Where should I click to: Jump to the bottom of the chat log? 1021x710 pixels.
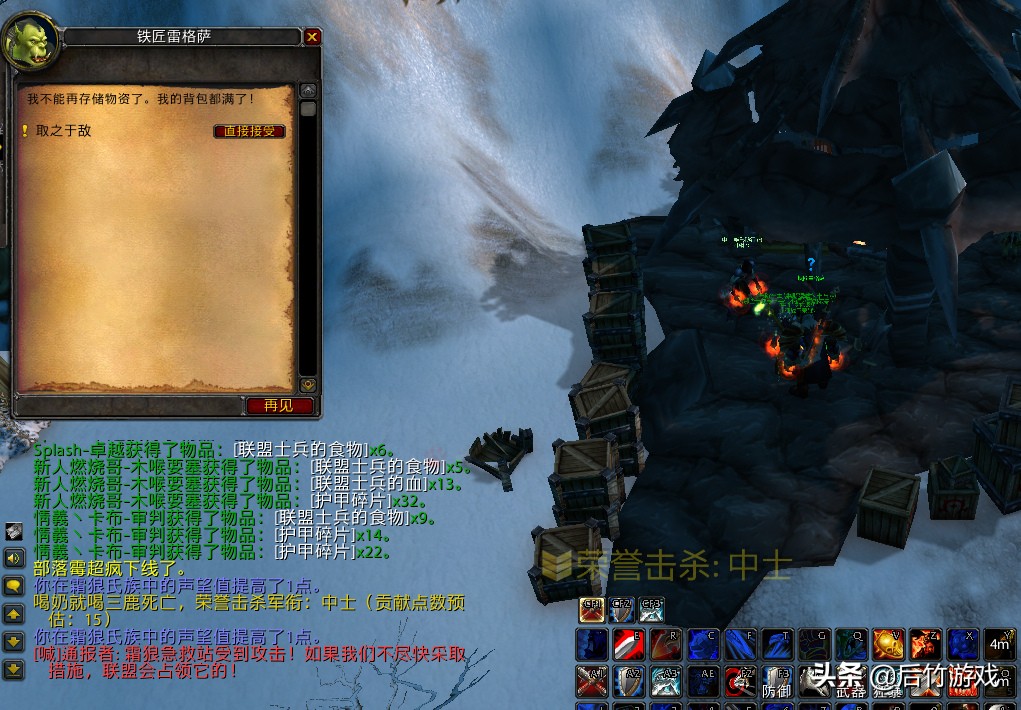pos(14,669)
